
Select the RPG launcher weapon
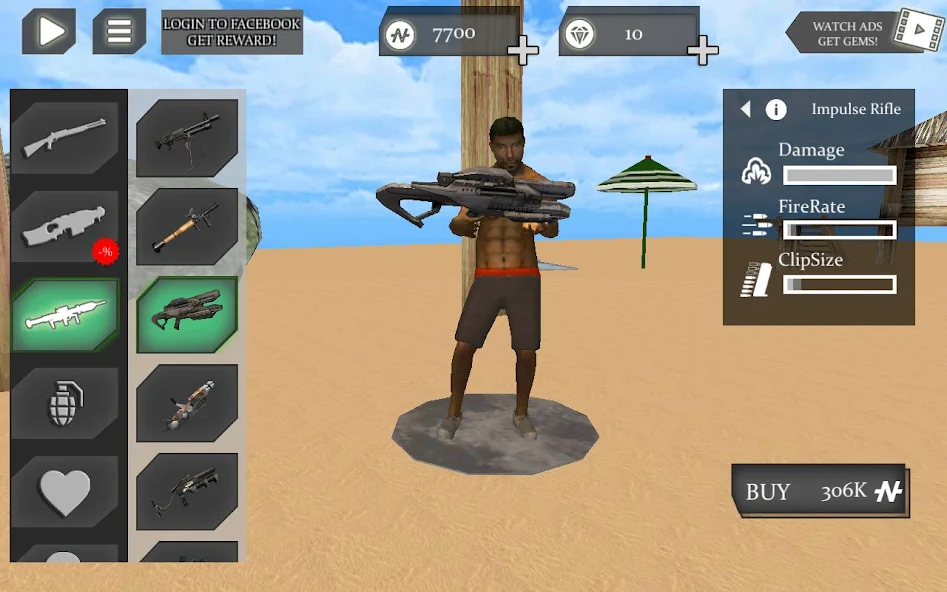pyautogui.click(x=187, y=226)
